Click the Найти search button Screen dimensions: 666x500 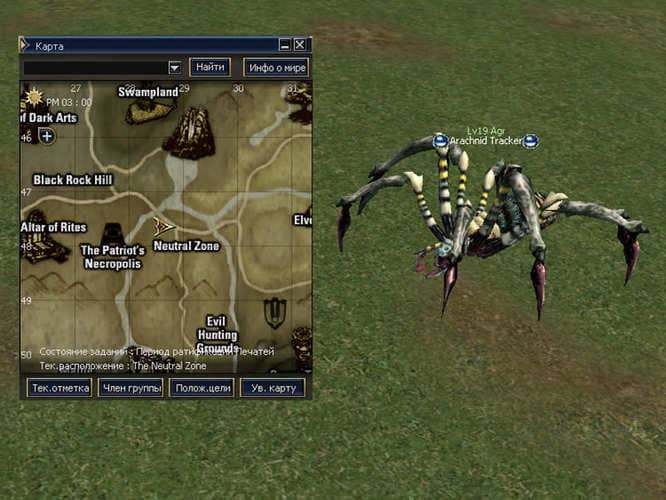pyautogui.click(x=210, y=67)
